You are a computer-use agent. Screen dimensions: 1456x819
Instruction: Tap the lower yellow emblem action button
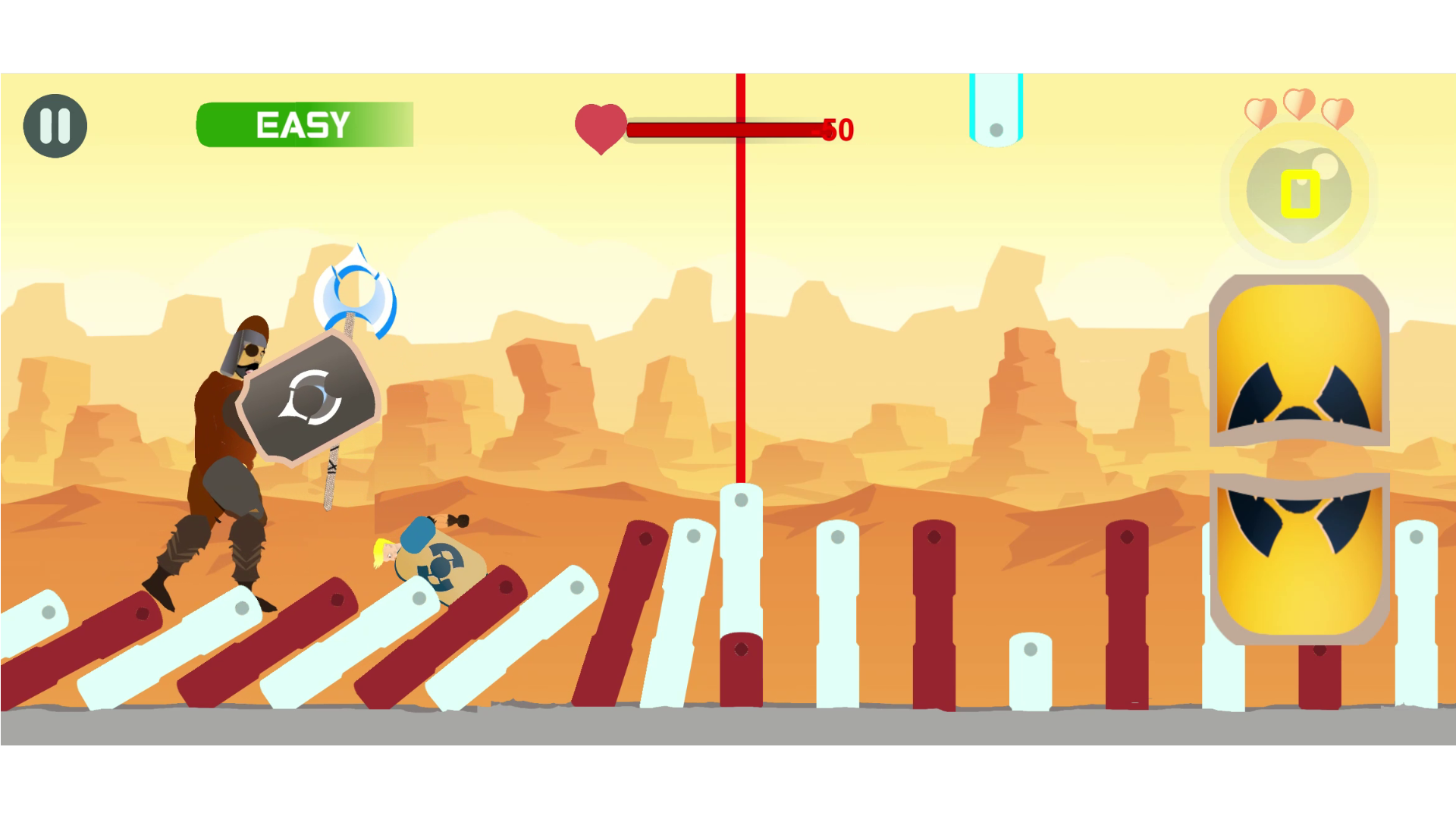(x=1298, y=558)
